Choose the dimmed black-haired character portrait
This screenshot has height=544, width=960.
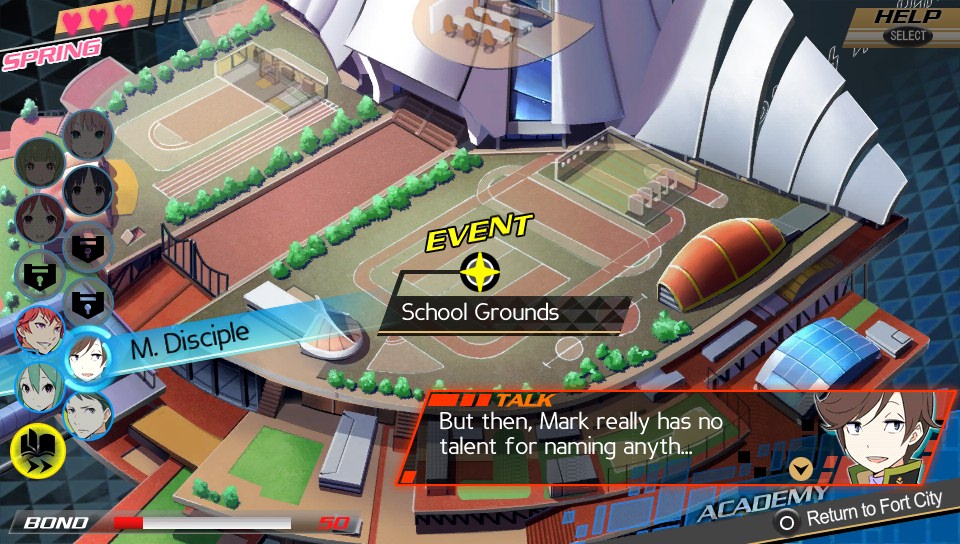point(87,190)
